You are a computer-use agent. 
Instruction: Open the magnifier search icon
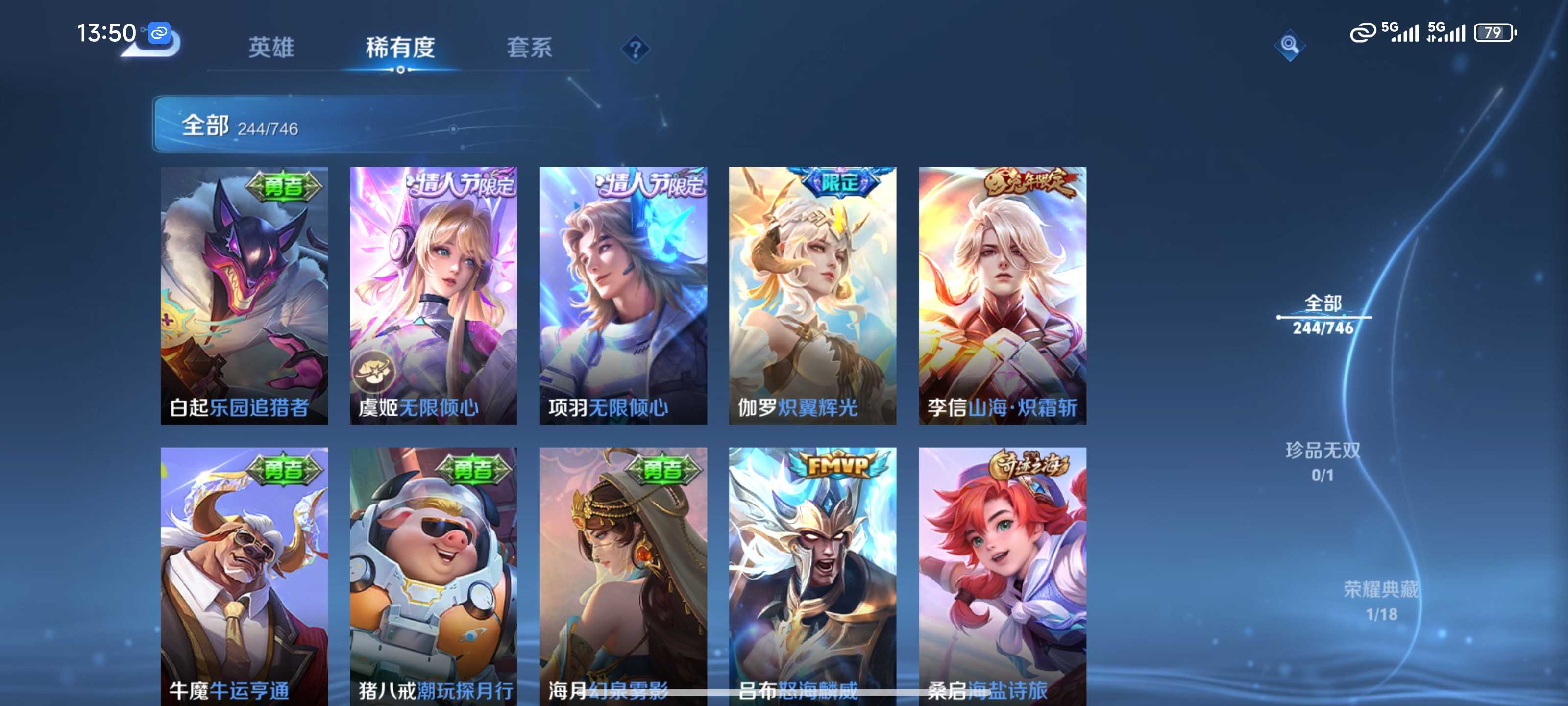1289,45
